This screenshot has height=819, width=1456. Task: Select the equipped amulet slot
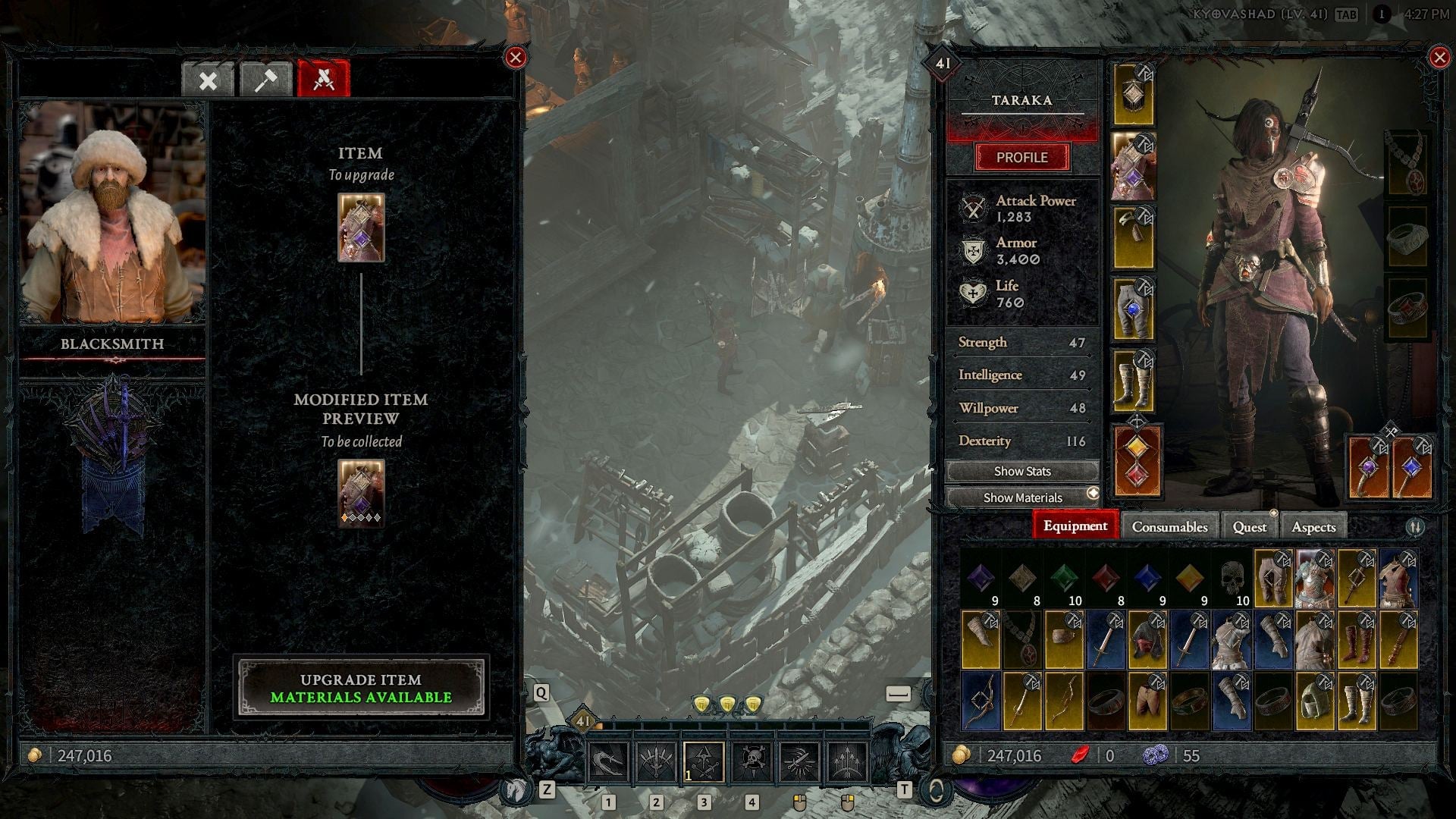point(1407,163)
